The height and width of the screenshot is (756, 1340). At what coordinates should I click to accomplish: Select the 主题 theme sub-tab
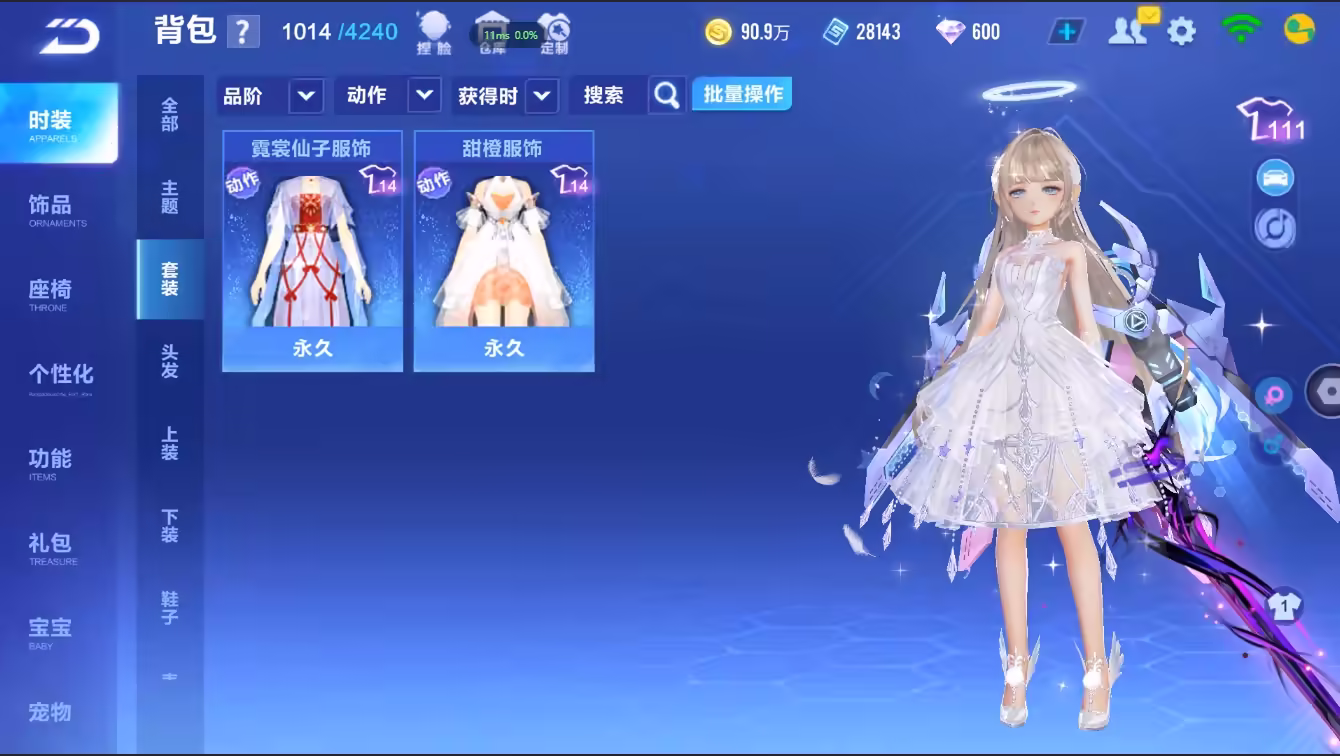click(170, 197)
